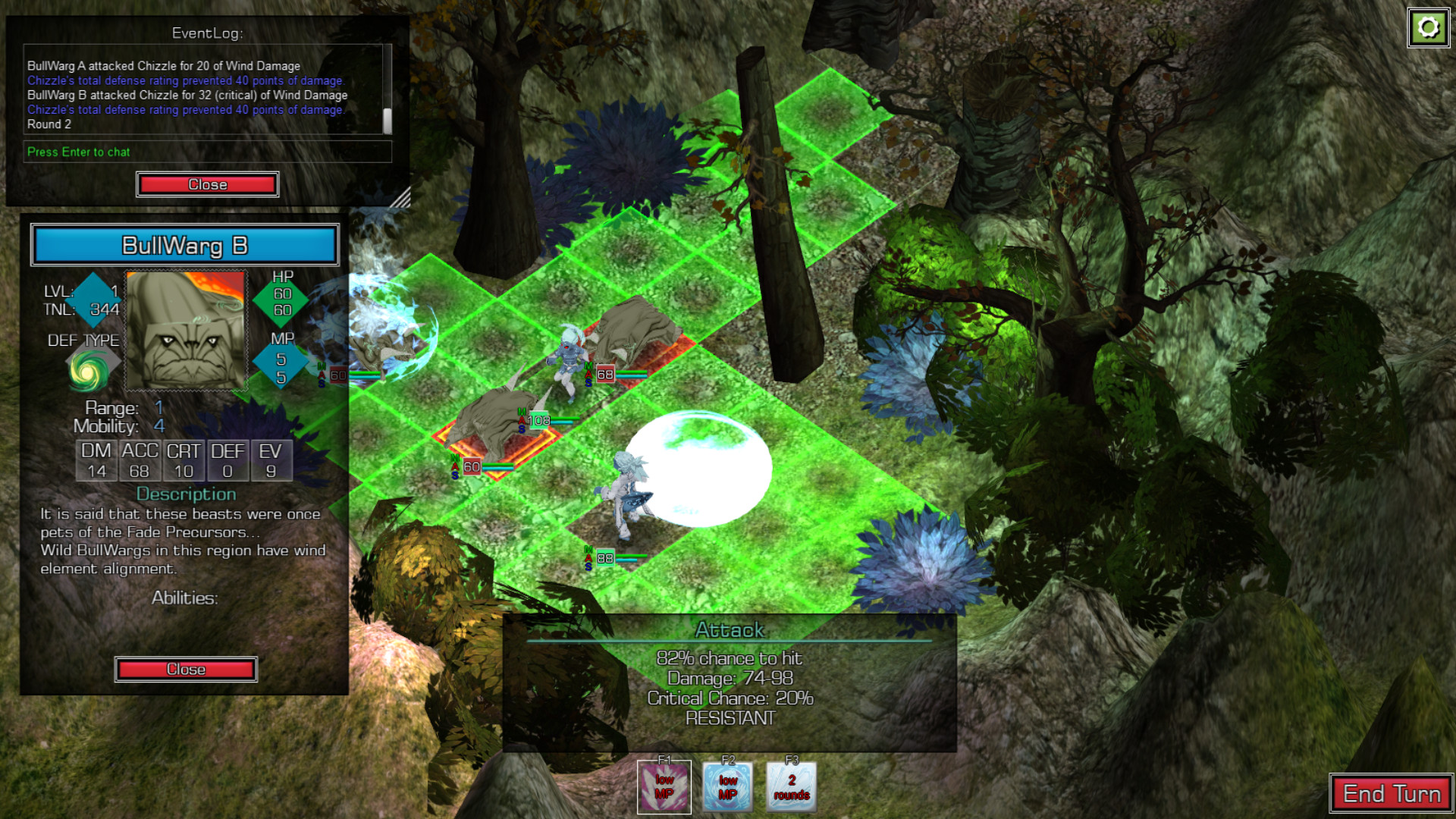Close the BullWarg B info panel

pos(186,669)
